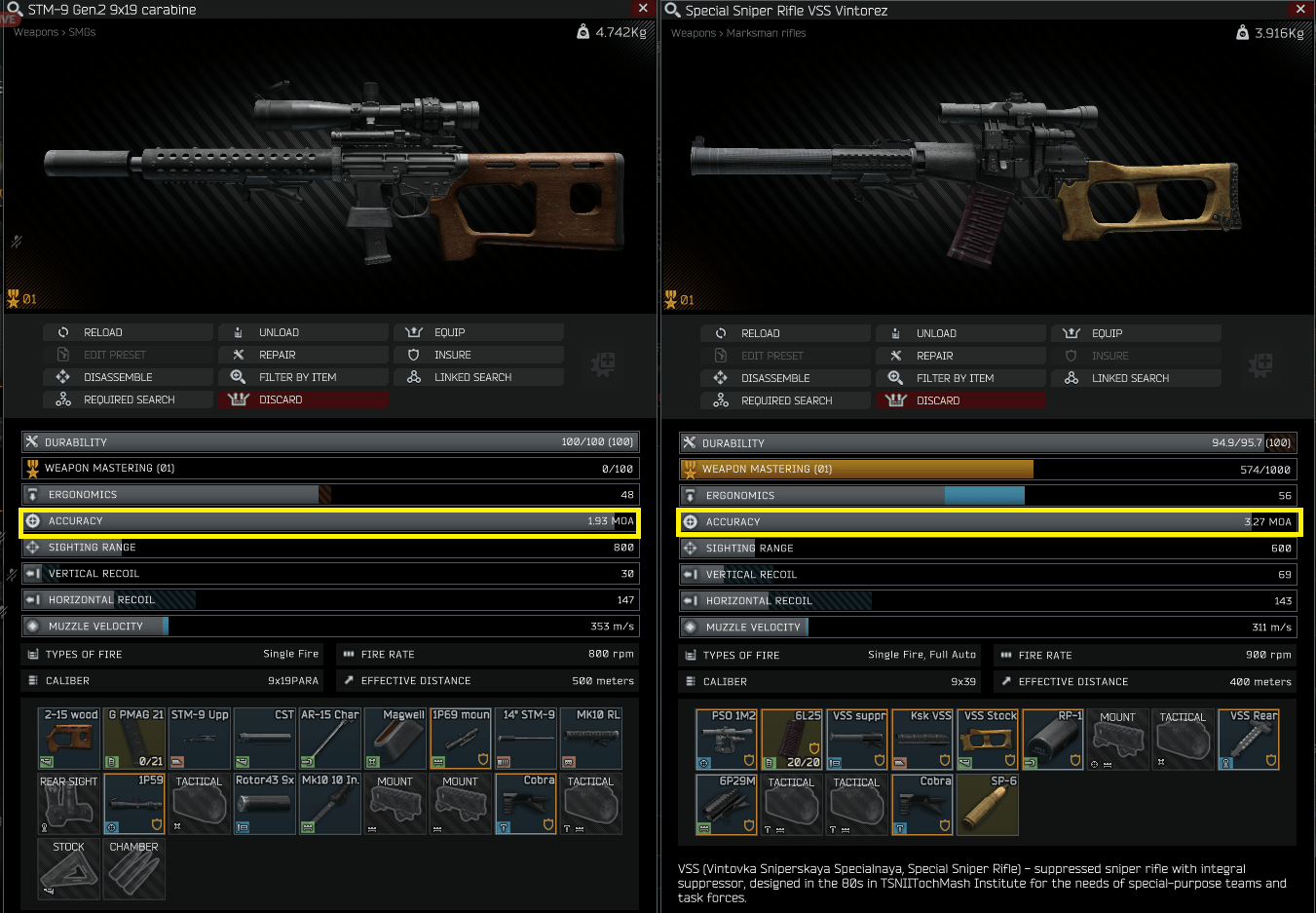Unload the STM-9 carbine
Viewport: 1316px width, 913px height.
pos(303,331)
